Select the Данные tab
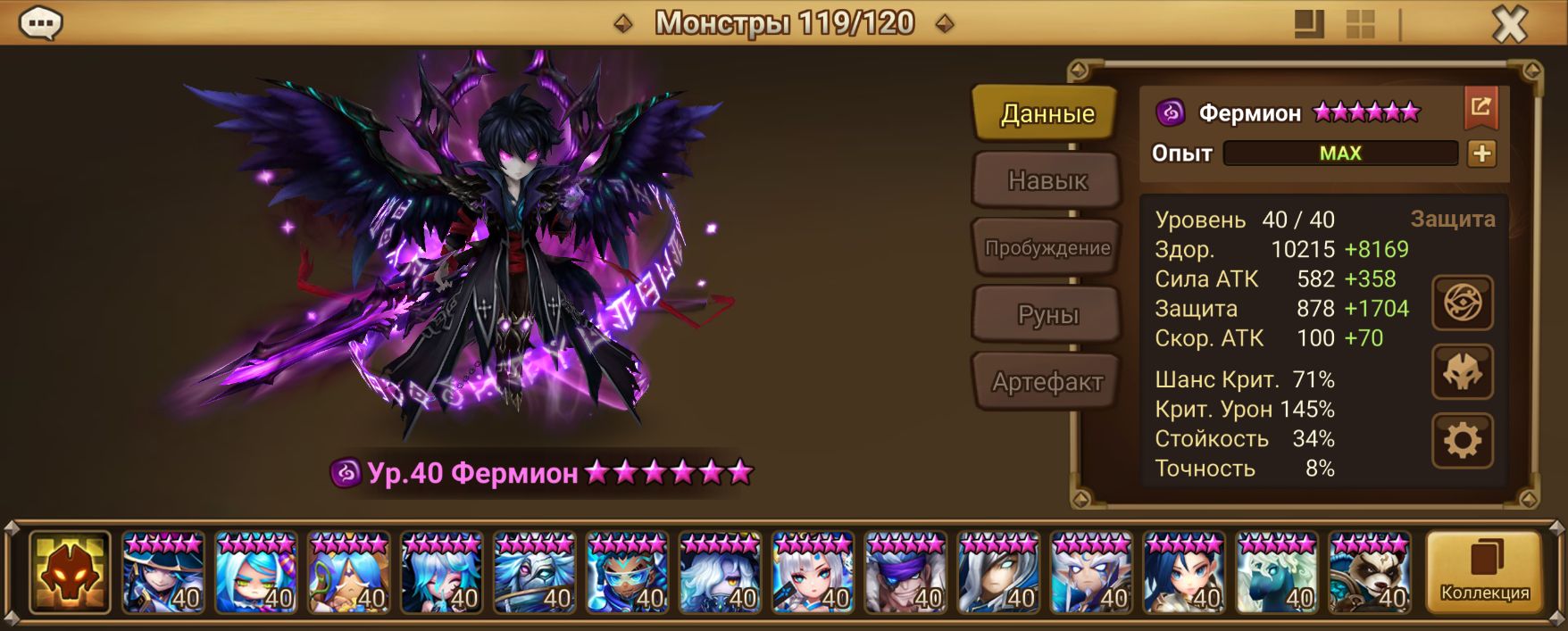 coord(1047,114)
